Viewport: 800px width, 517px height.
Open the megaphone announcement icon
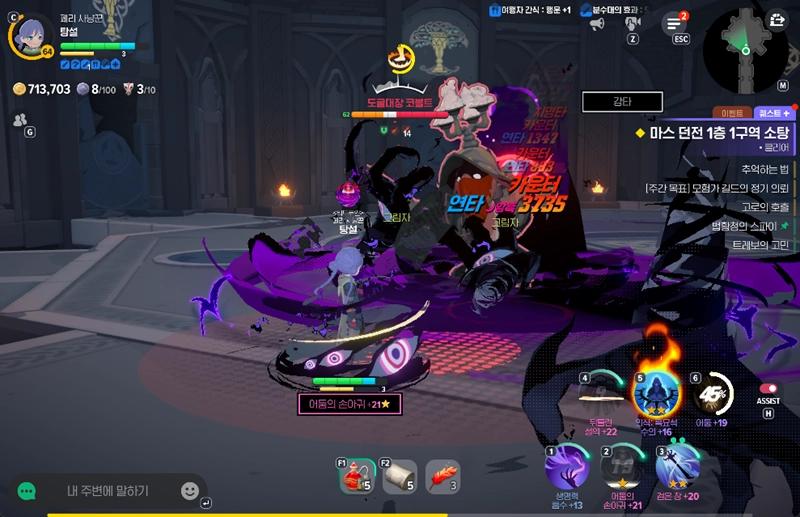[x=597, y=22]
